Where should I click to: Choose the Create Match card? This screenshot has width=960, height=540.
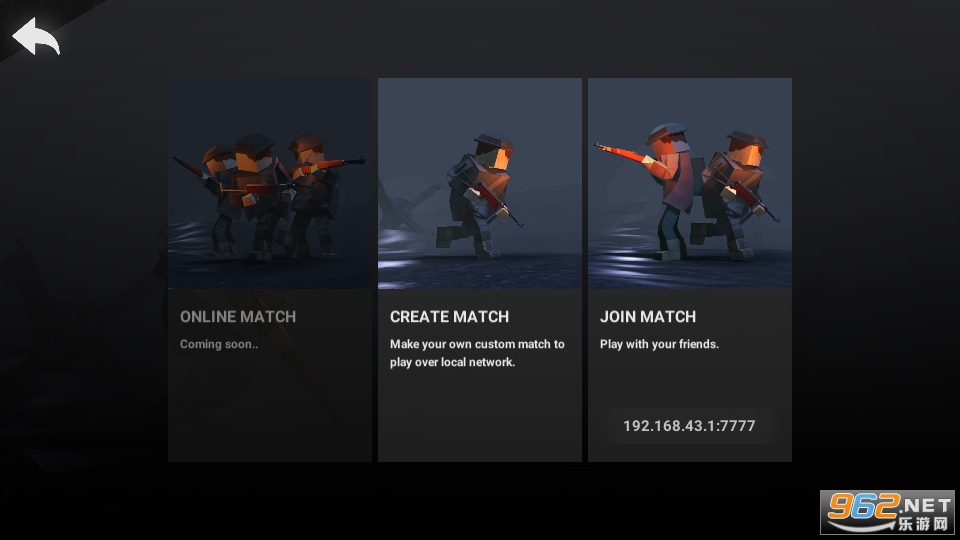click(x=480, y=270)
